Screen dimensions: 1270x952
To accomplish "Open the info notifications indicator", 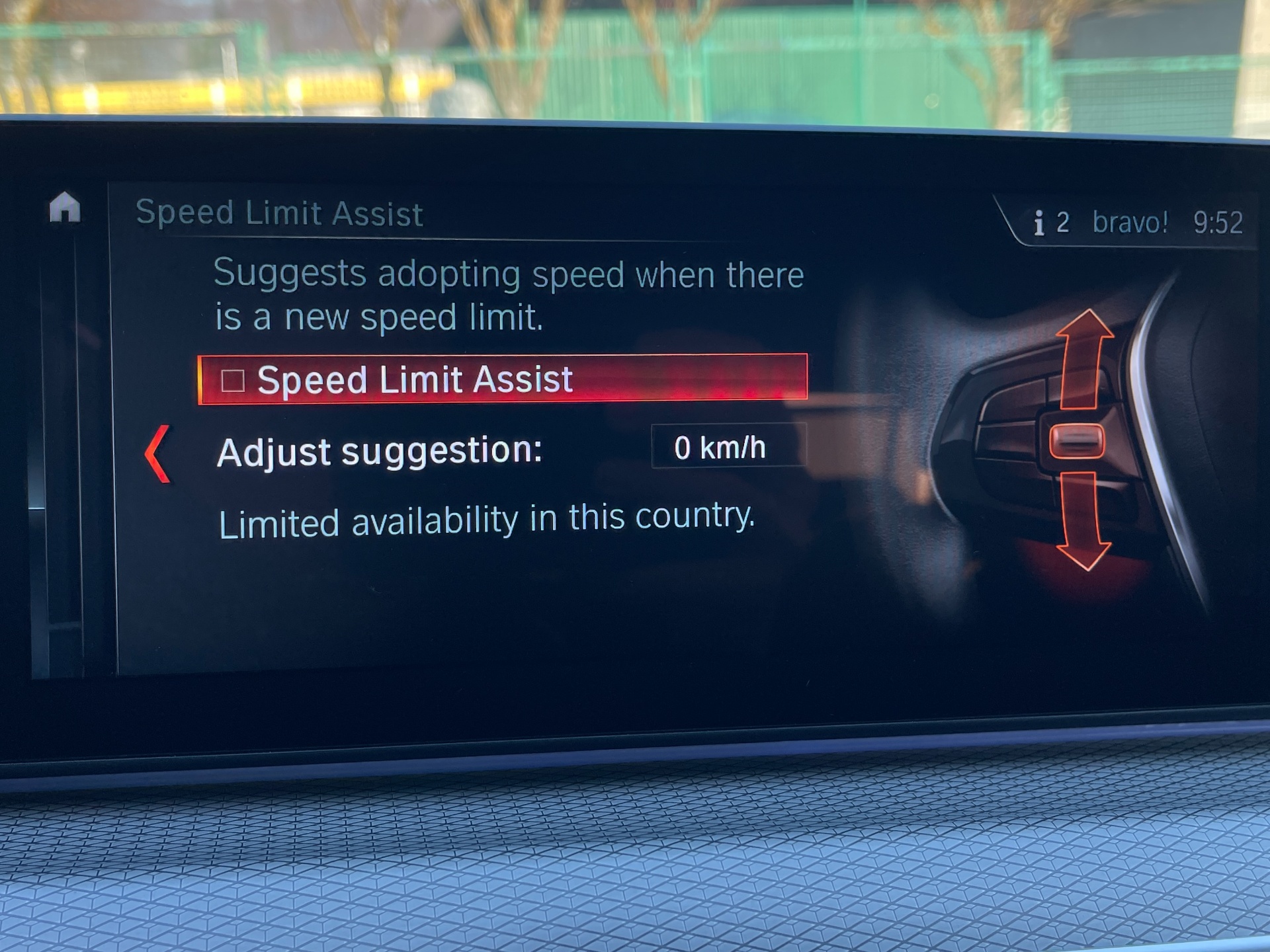I will tap(1050, 223).
